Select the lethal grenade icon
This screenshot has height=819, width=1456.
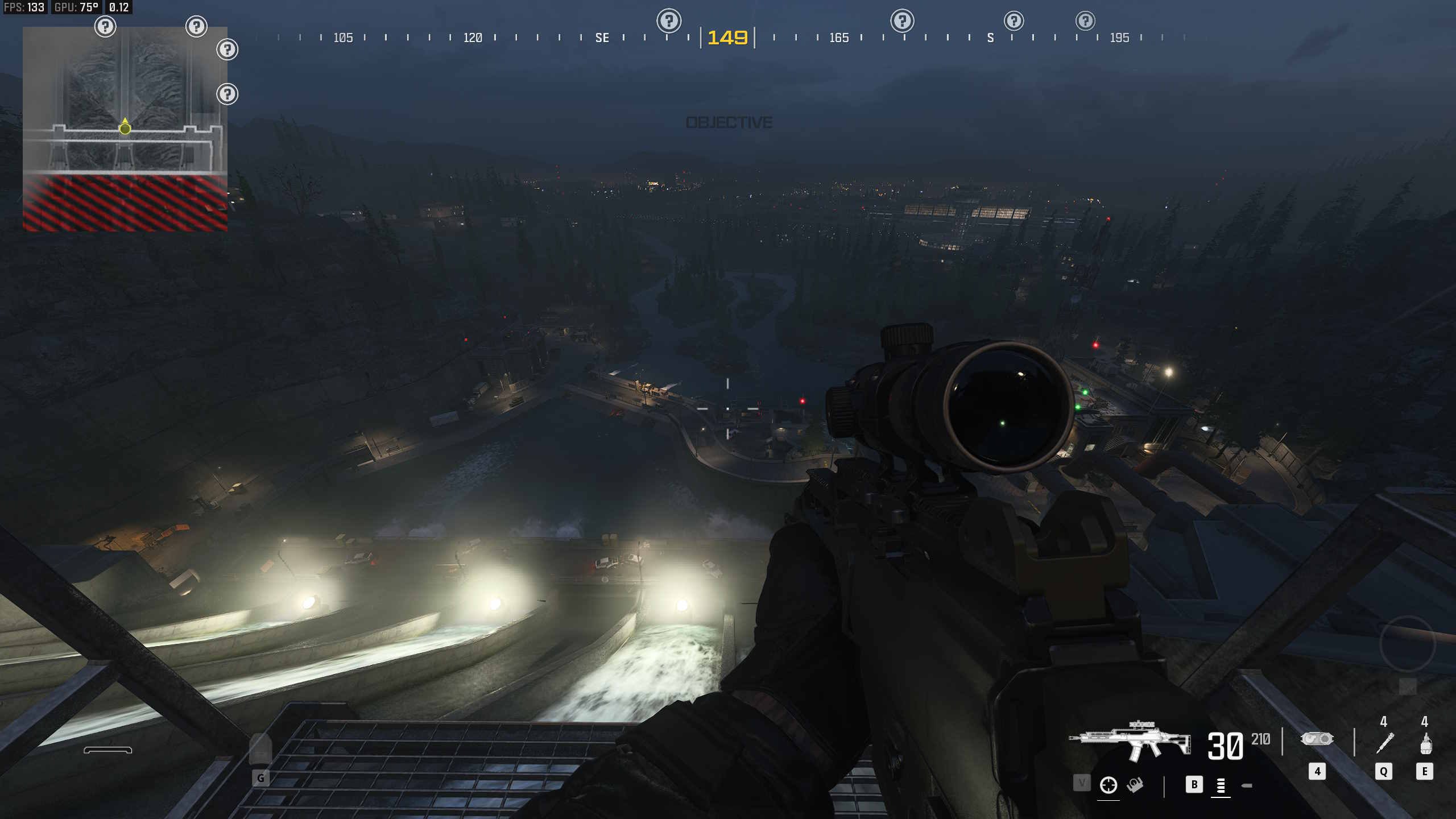[1425, 743]
